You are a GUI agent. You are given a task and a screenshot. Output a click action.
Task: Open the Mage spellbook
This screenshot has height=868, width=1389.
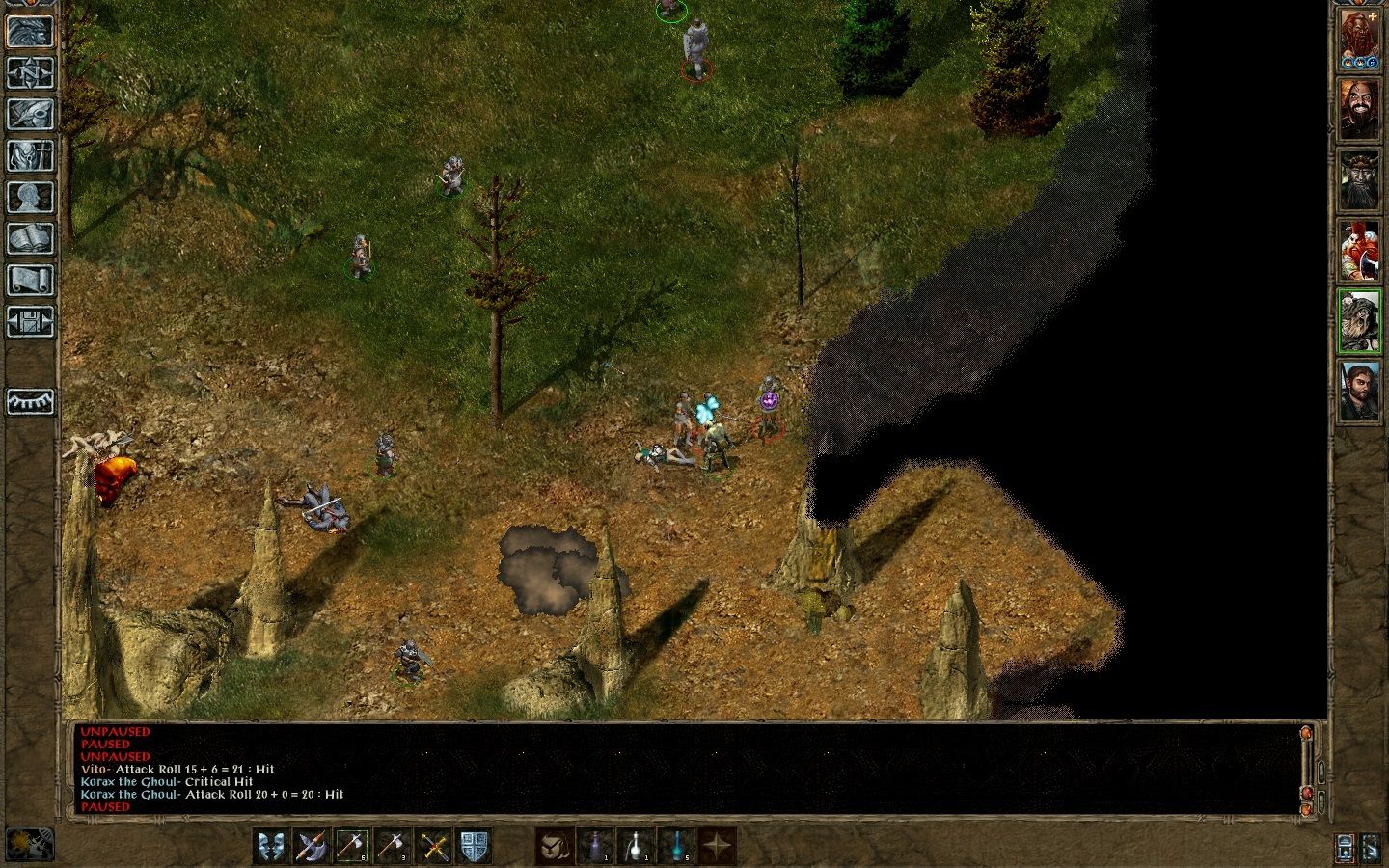[x=32, y=237]
